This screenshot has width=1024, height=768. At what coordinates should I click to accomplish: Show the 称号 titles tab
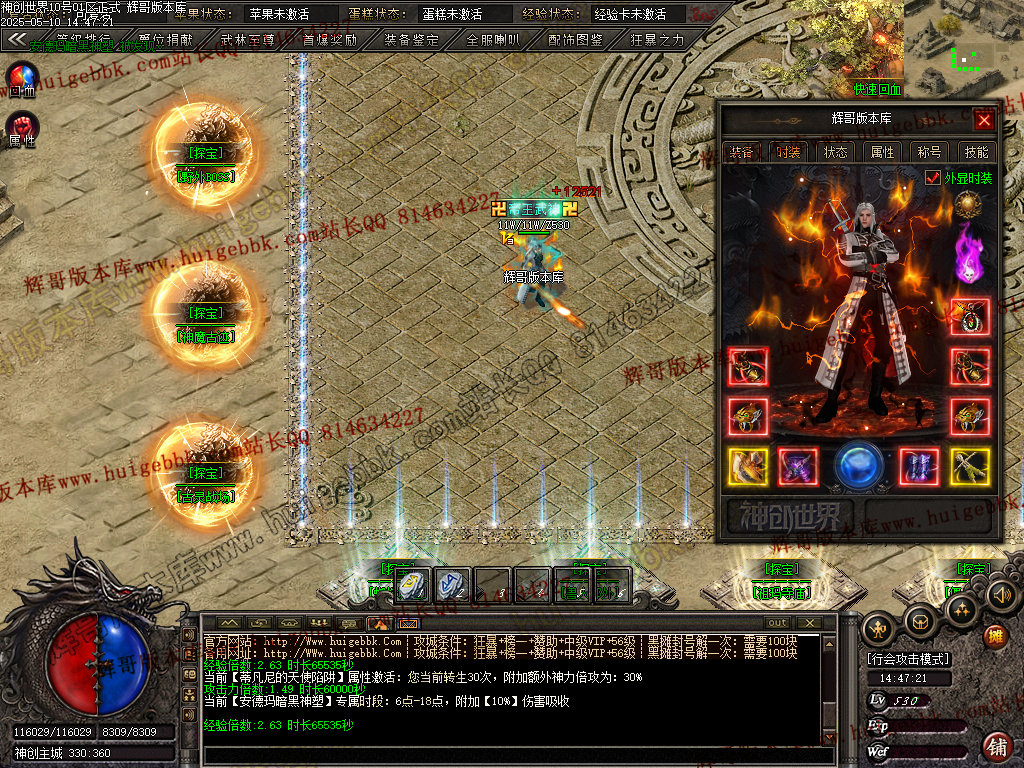point(929,152)
